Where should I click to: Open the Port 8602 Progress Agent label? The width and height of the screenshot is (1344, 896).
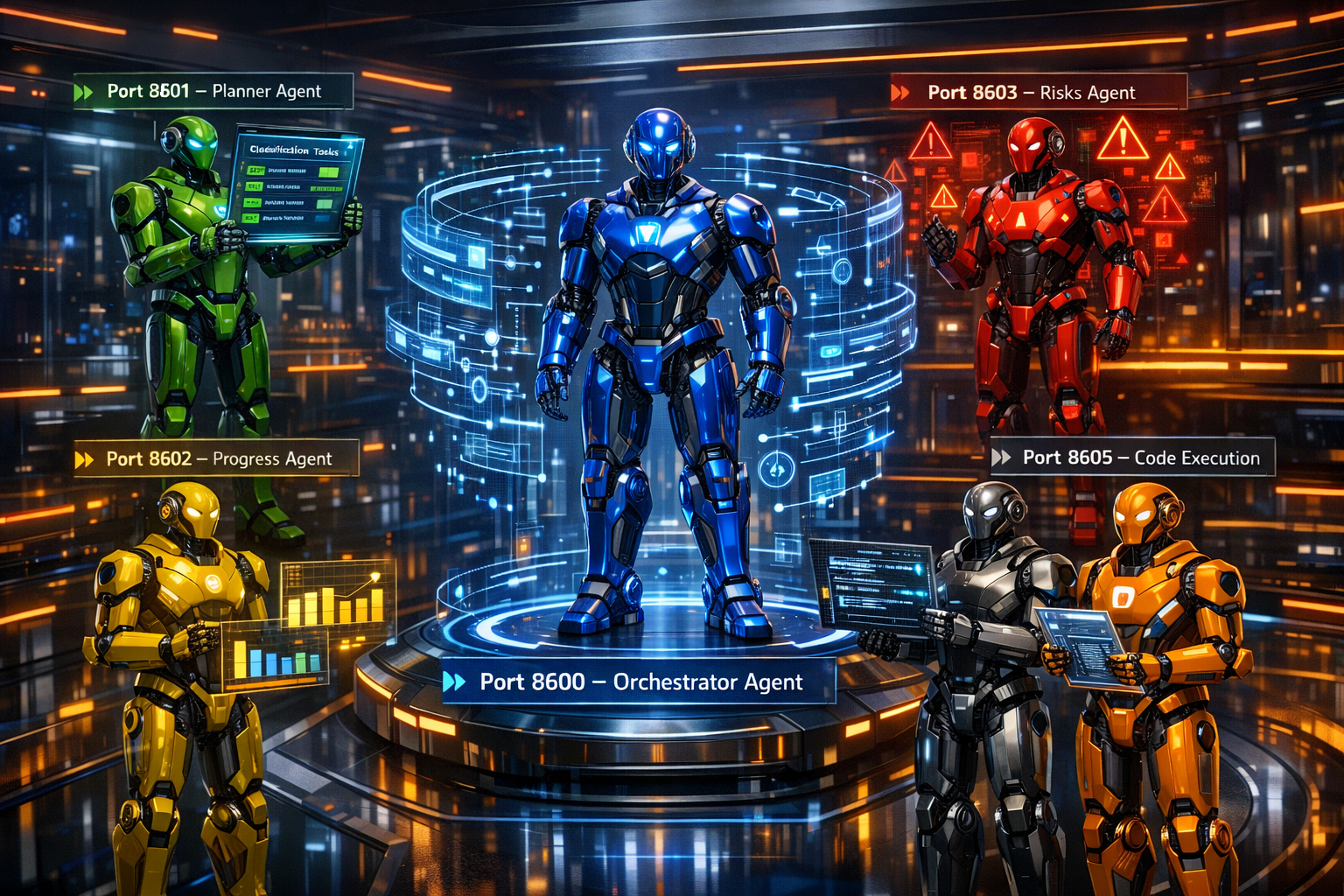pyautogui.click(x=217, y=459)
